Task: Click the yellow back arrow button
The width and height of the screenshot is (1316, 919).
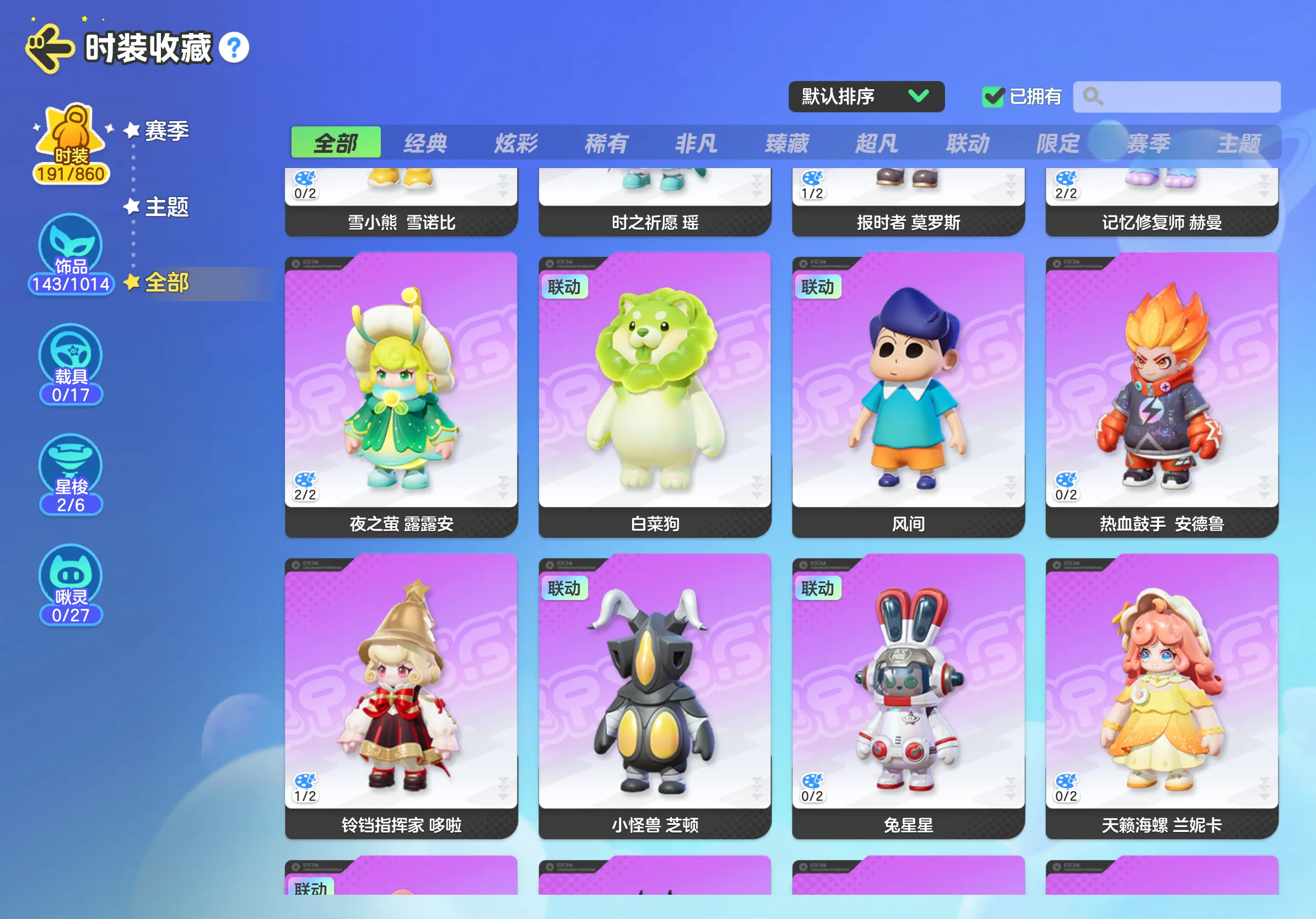Action: point(50,48)
